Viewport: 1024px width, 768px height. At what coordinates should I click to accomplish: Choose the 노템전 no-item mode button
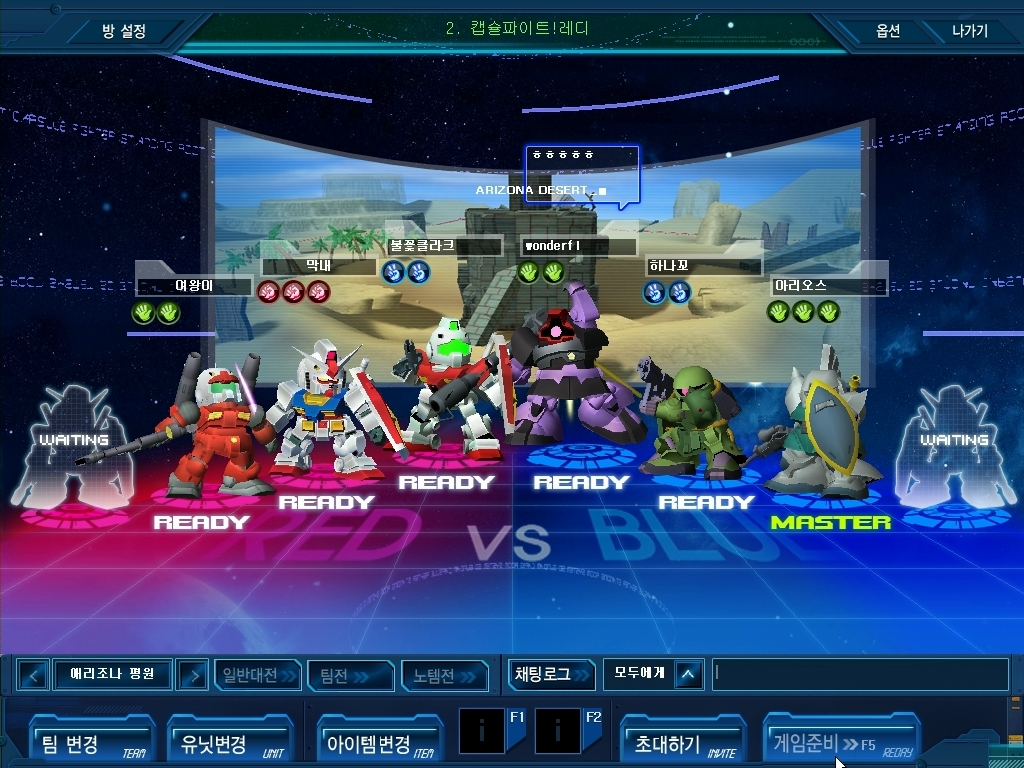point(444,676)
